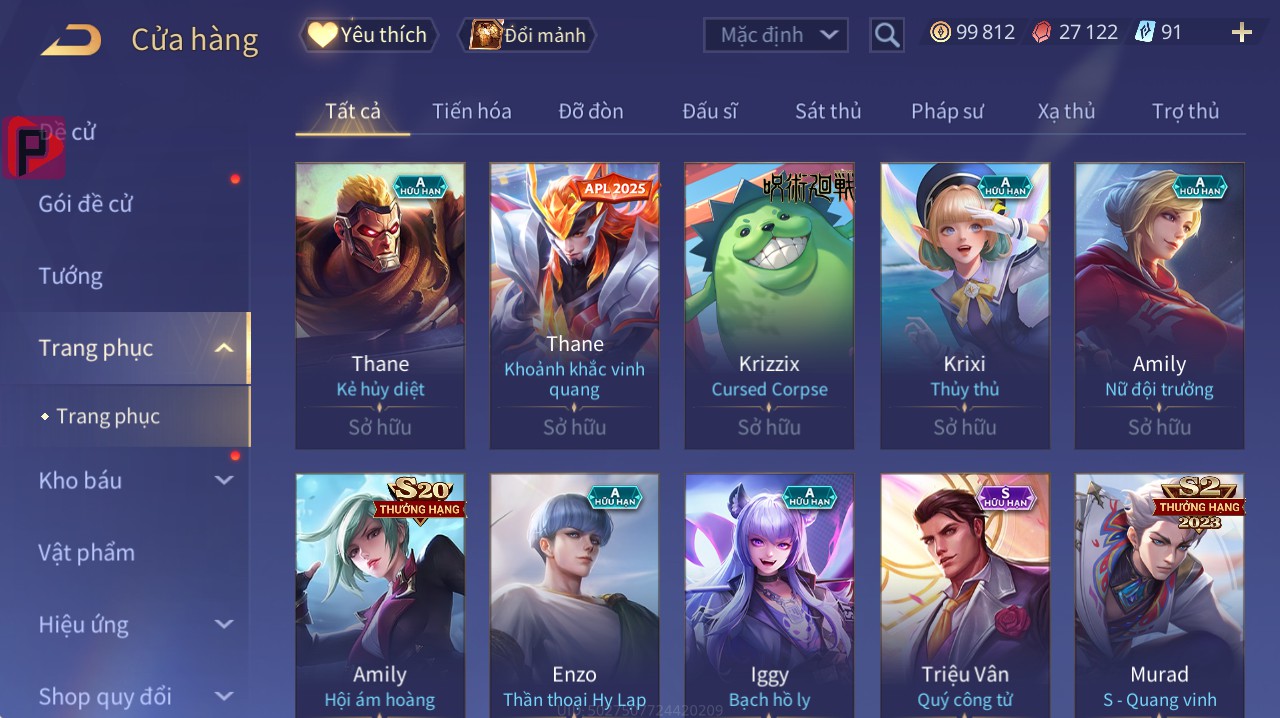Image resolution: width=1280 pixels, height=718 pixels.
Task: Show the Đỡ đòn category tab
Action: pos(591,111)
